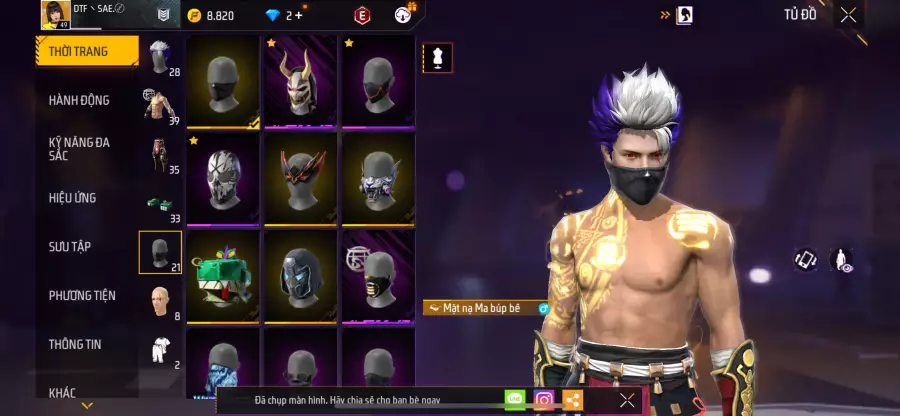Open the pants subcategory icon
The image size is (900, 416).
158,155
